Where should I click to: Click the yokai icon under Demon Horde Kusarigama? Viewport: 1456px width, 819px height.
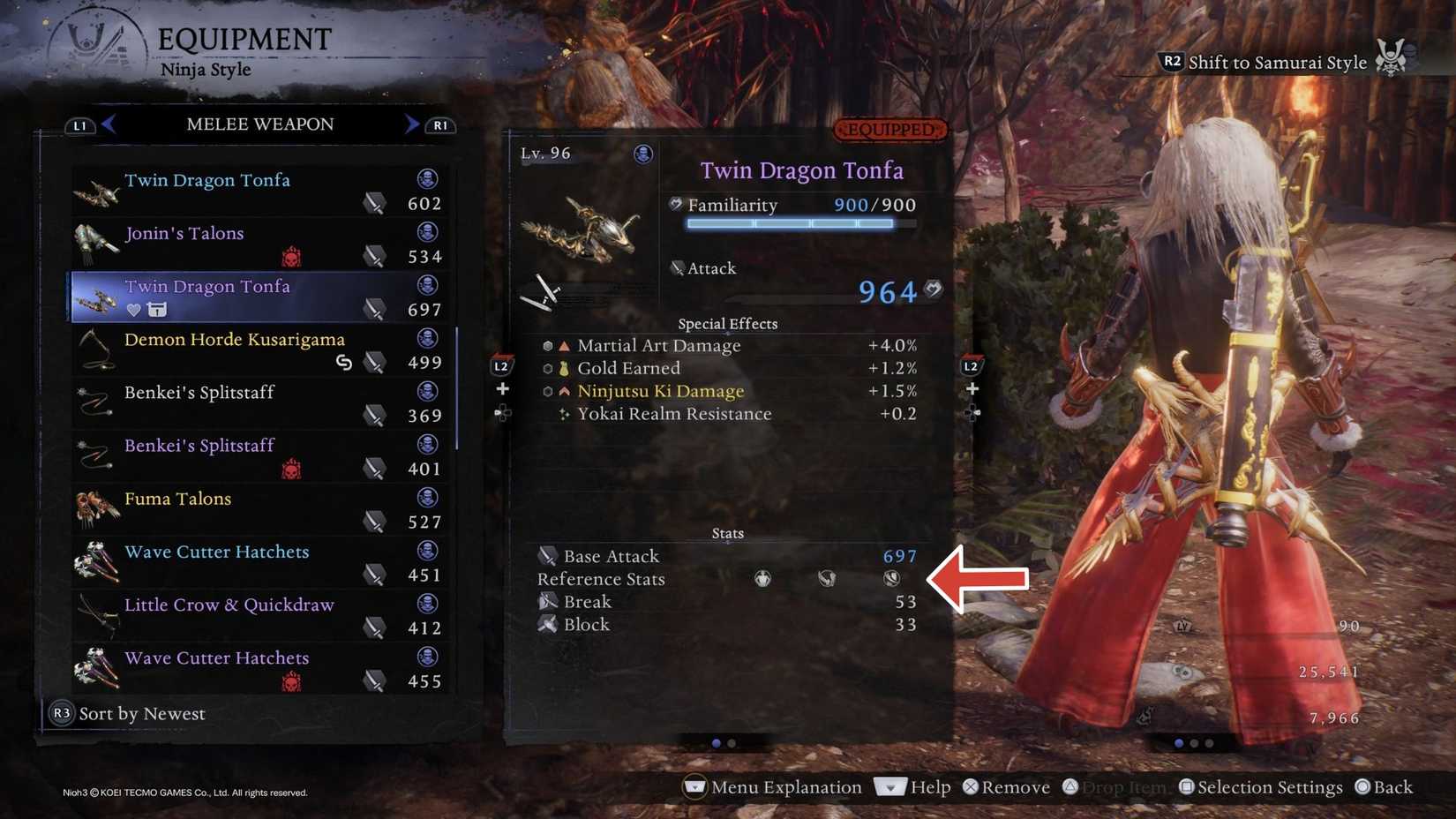point(344,362)
